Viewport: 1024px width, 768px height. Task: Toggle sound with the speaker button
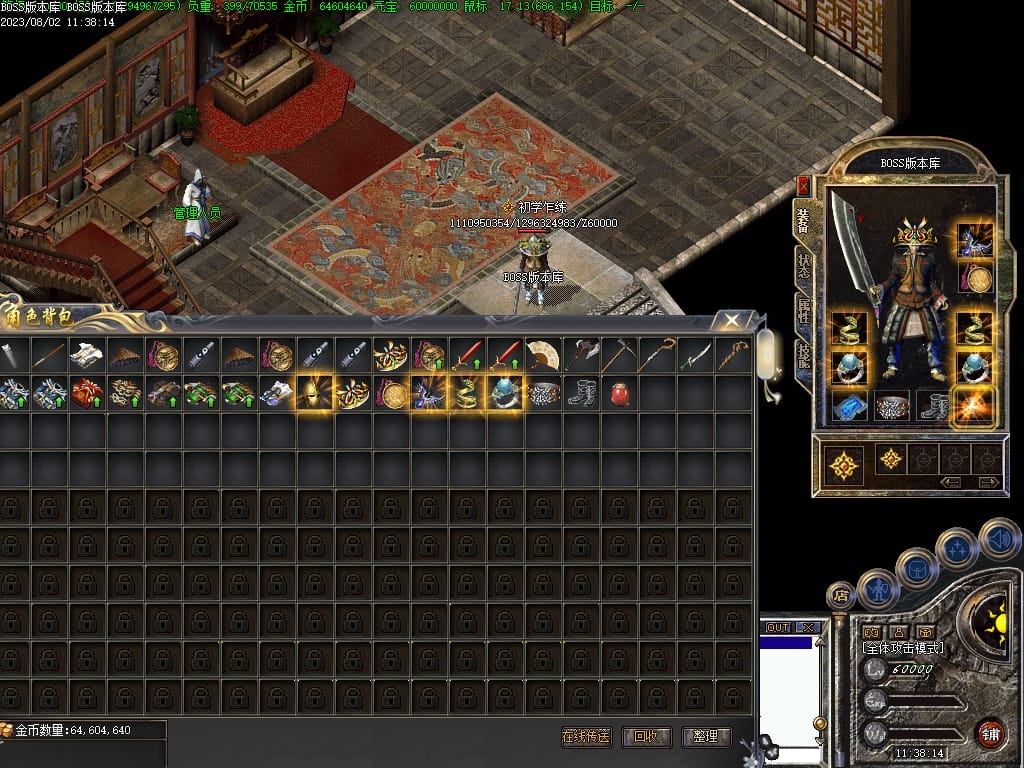coord(998,538)
